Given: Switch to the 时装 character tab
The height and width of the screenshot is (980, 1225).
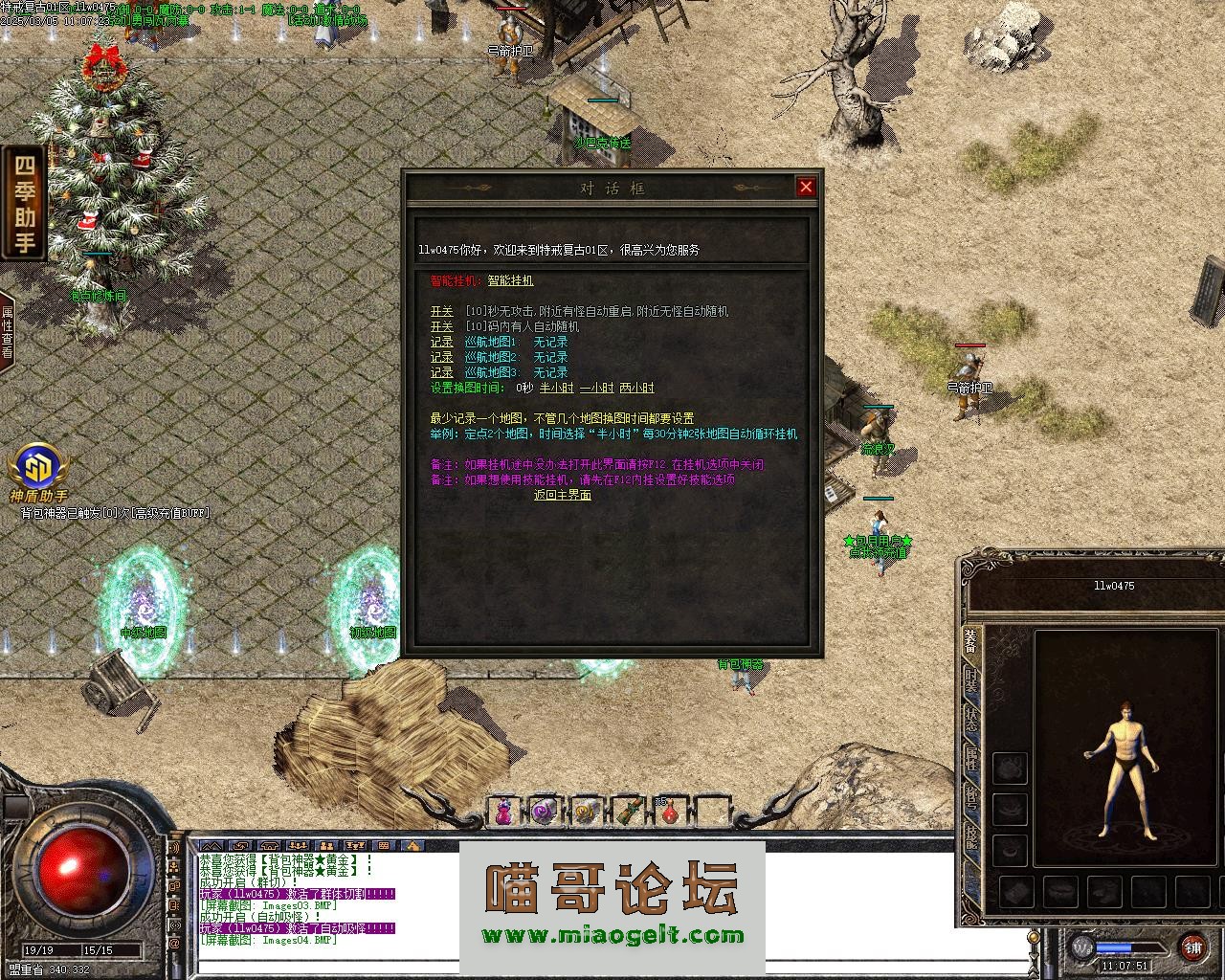Looking at the screenshot, I should pos(970,680).
